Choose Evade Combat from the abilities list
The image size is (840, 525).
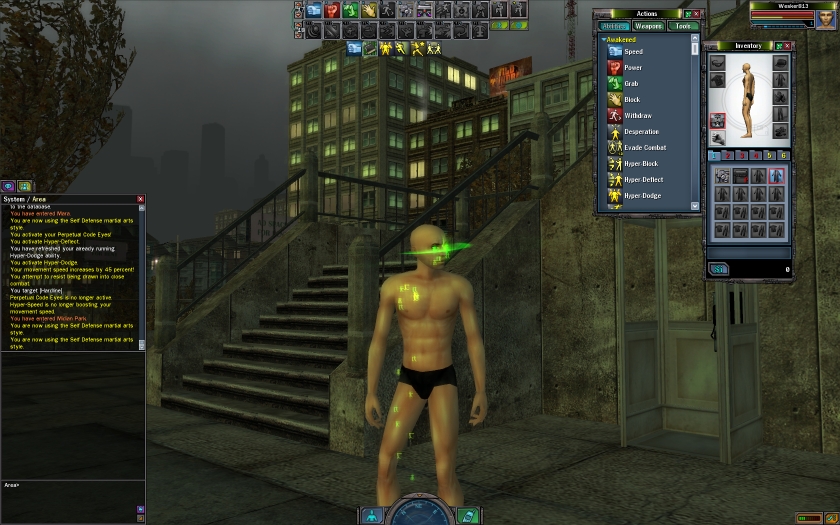click(x=644, y=147)
